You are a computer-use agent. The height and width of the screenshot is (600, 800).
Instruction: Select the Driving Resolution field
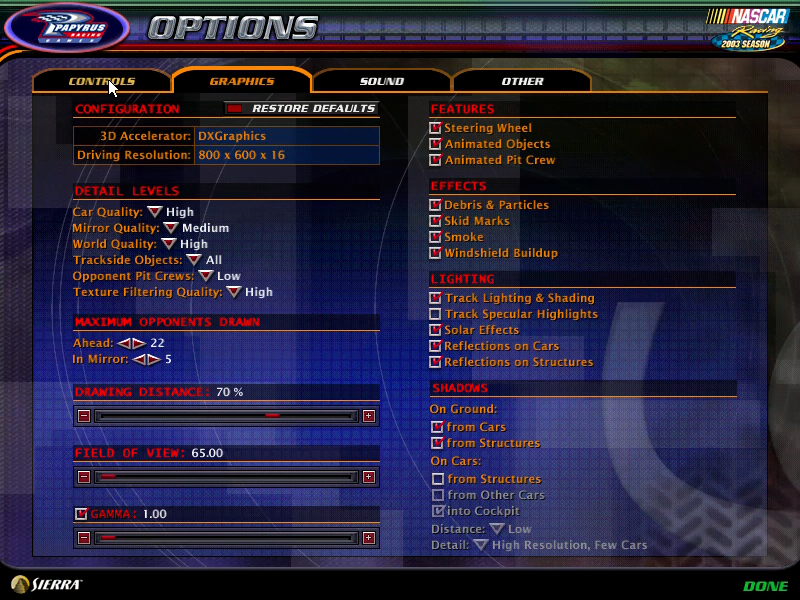[287, 155]
